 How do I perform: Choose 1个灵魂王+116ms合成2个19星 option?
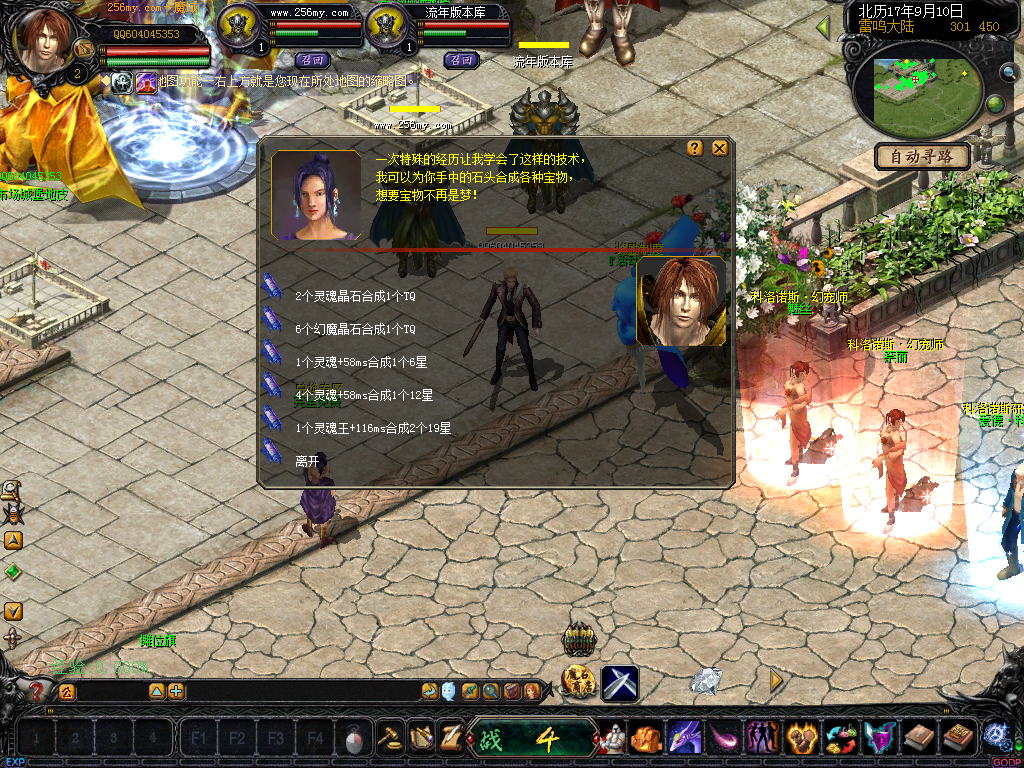[372, 428]
